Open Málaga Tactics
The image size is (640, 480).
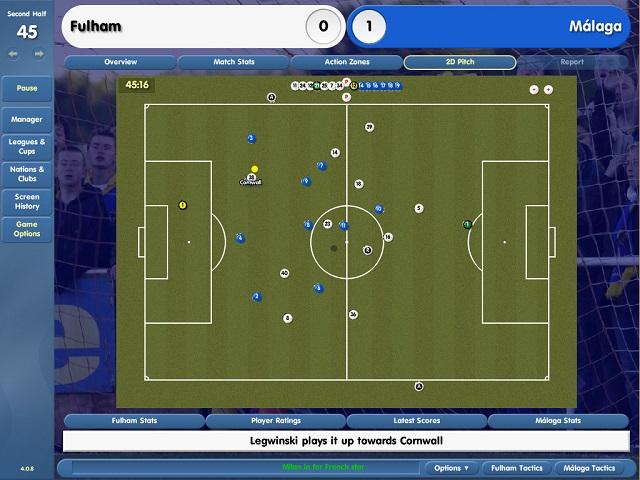pyautogui.click(x=591, y=468)
